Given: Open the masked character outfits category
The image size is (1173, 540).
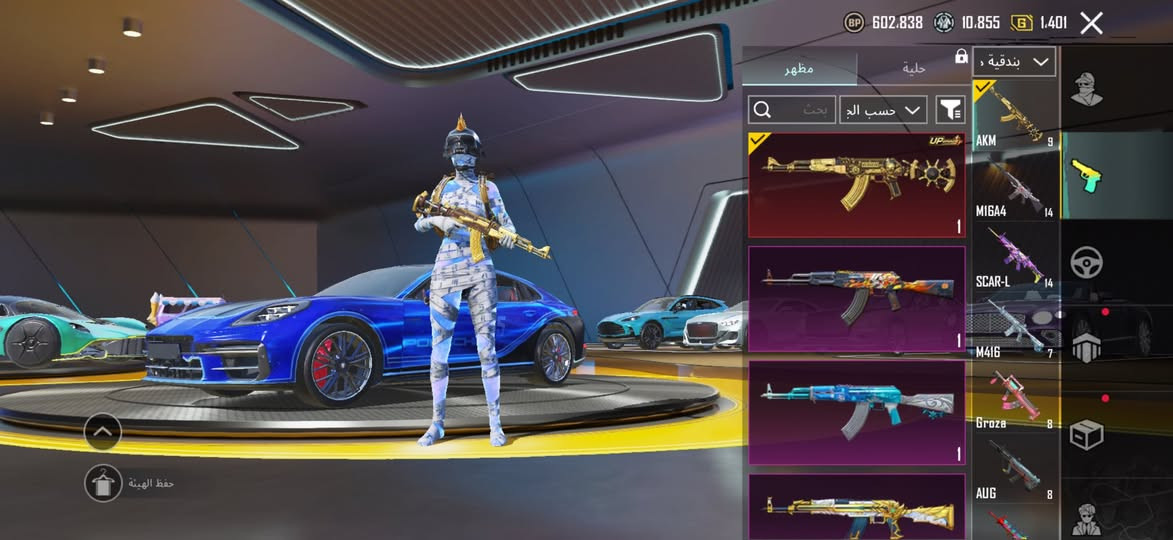Looking at the screenshot, I should 1086,89.
